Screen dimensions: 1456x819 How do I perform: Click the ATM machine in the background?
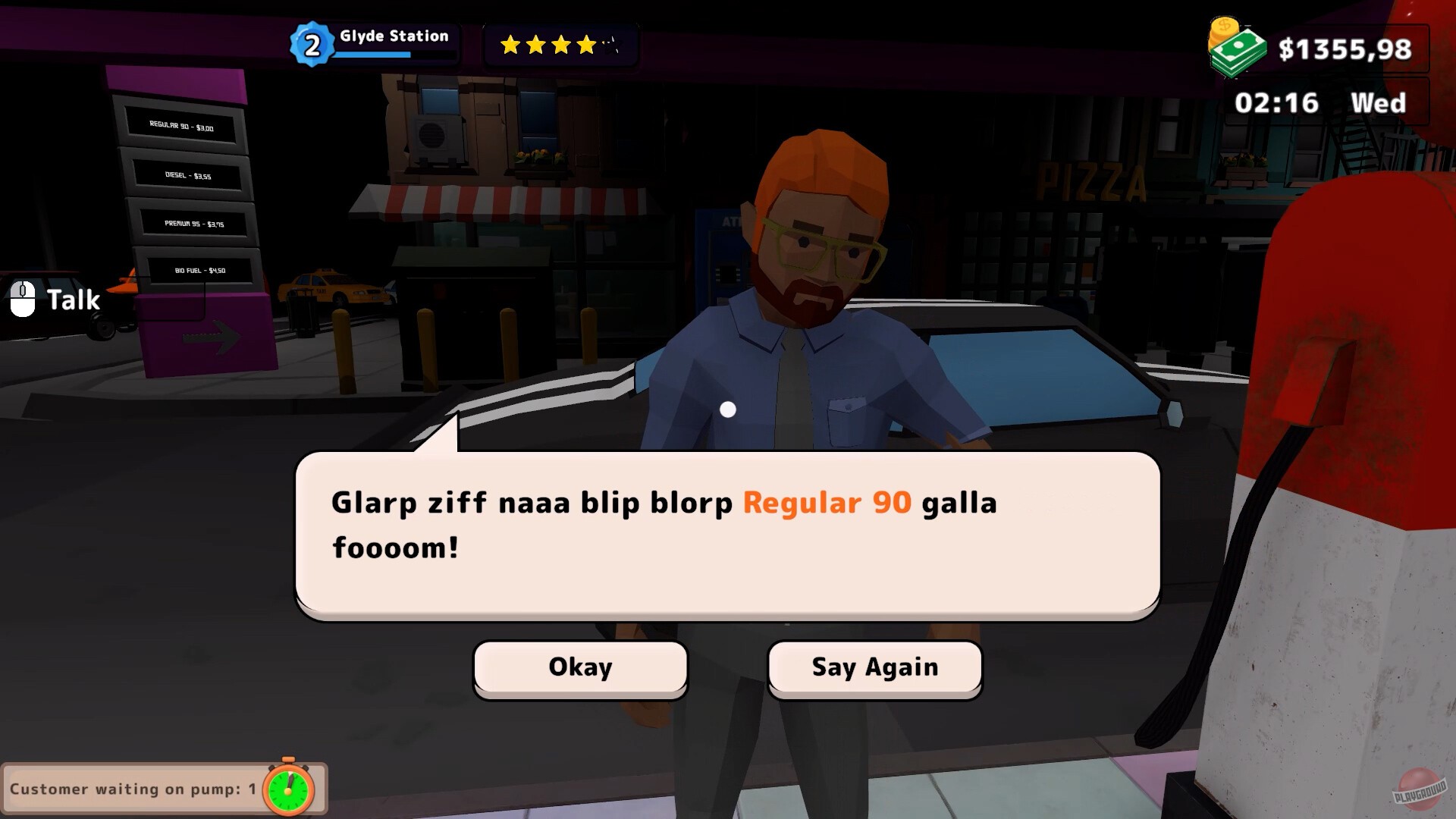coord(718,250)
